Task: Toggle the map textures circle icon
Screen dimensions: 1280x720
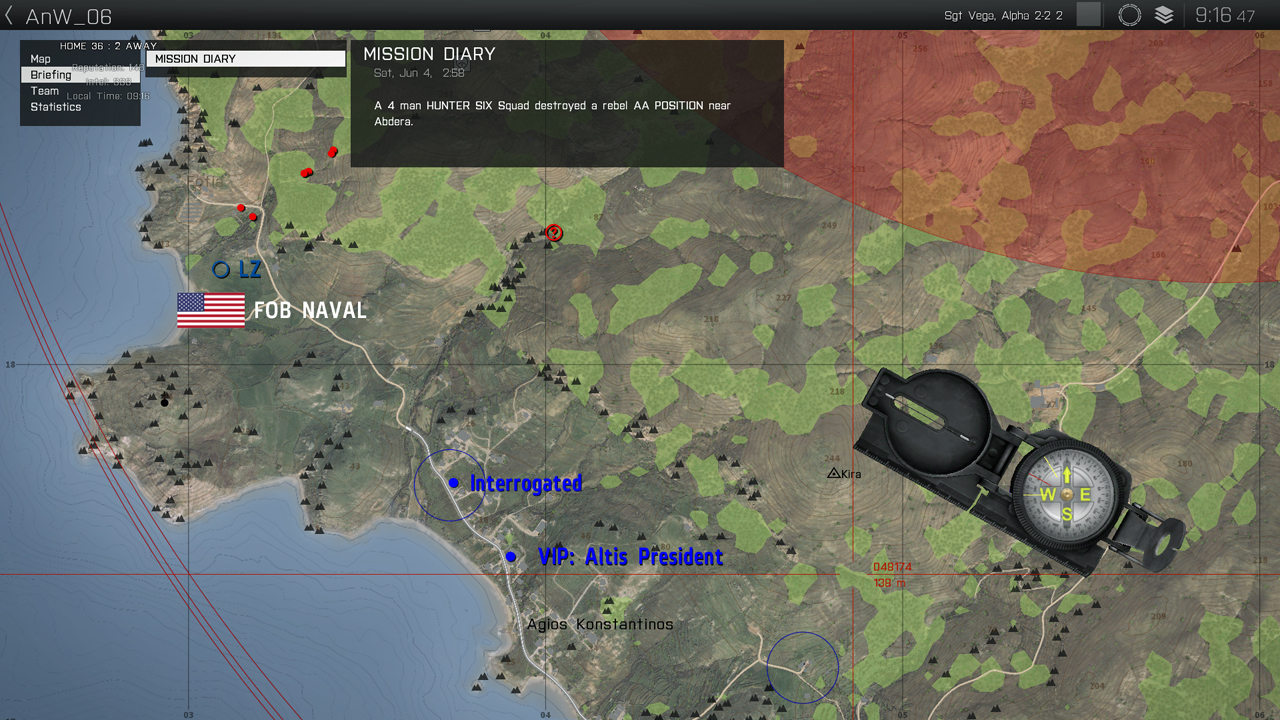Action: pyautogui.click(x=1130, y=15)
